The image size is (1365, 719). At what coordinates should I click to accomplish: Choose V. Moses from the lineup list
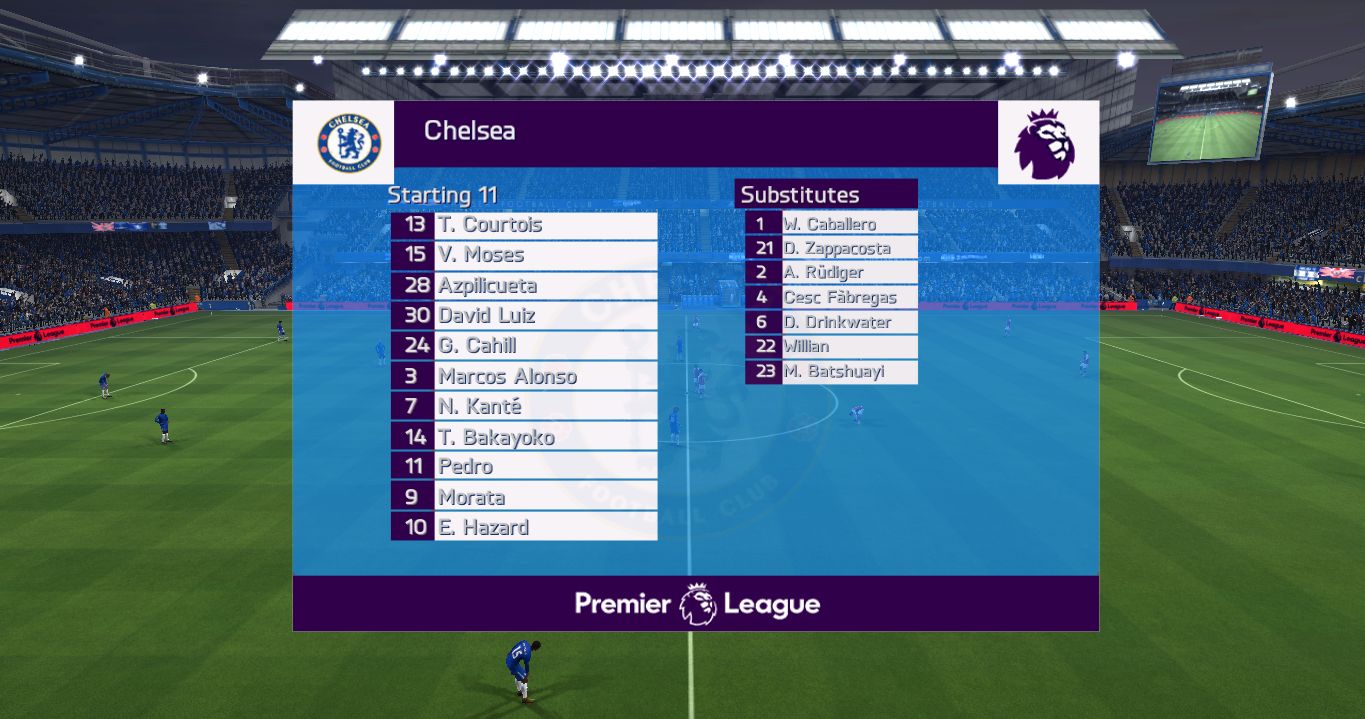click(524, 255)
